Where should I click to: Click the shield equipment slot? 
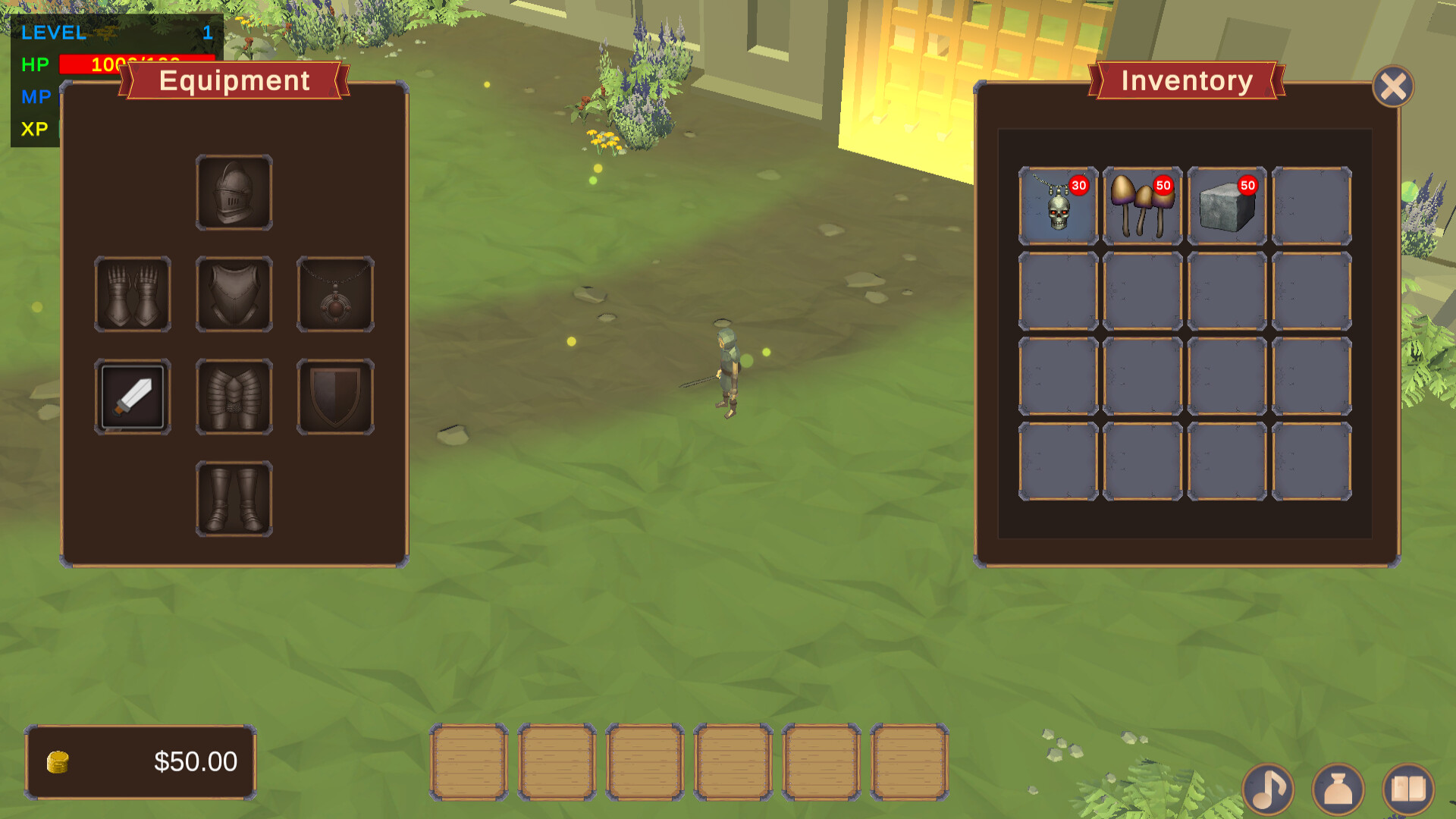pyautogui.click(x=334, y=396)
